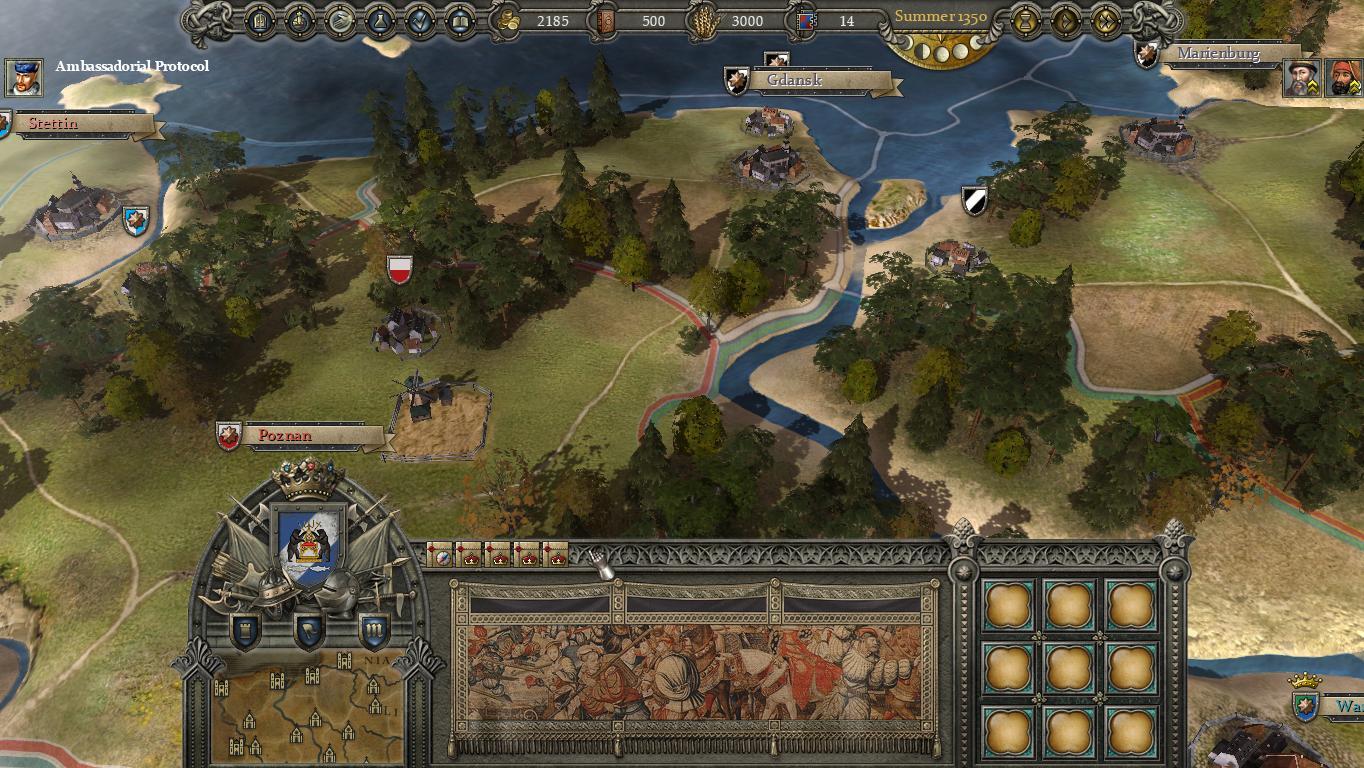Screen dimensions: 1364x768
Task: Switch to the compass tab above the tapestry
Action: click(x=441, y=559)
